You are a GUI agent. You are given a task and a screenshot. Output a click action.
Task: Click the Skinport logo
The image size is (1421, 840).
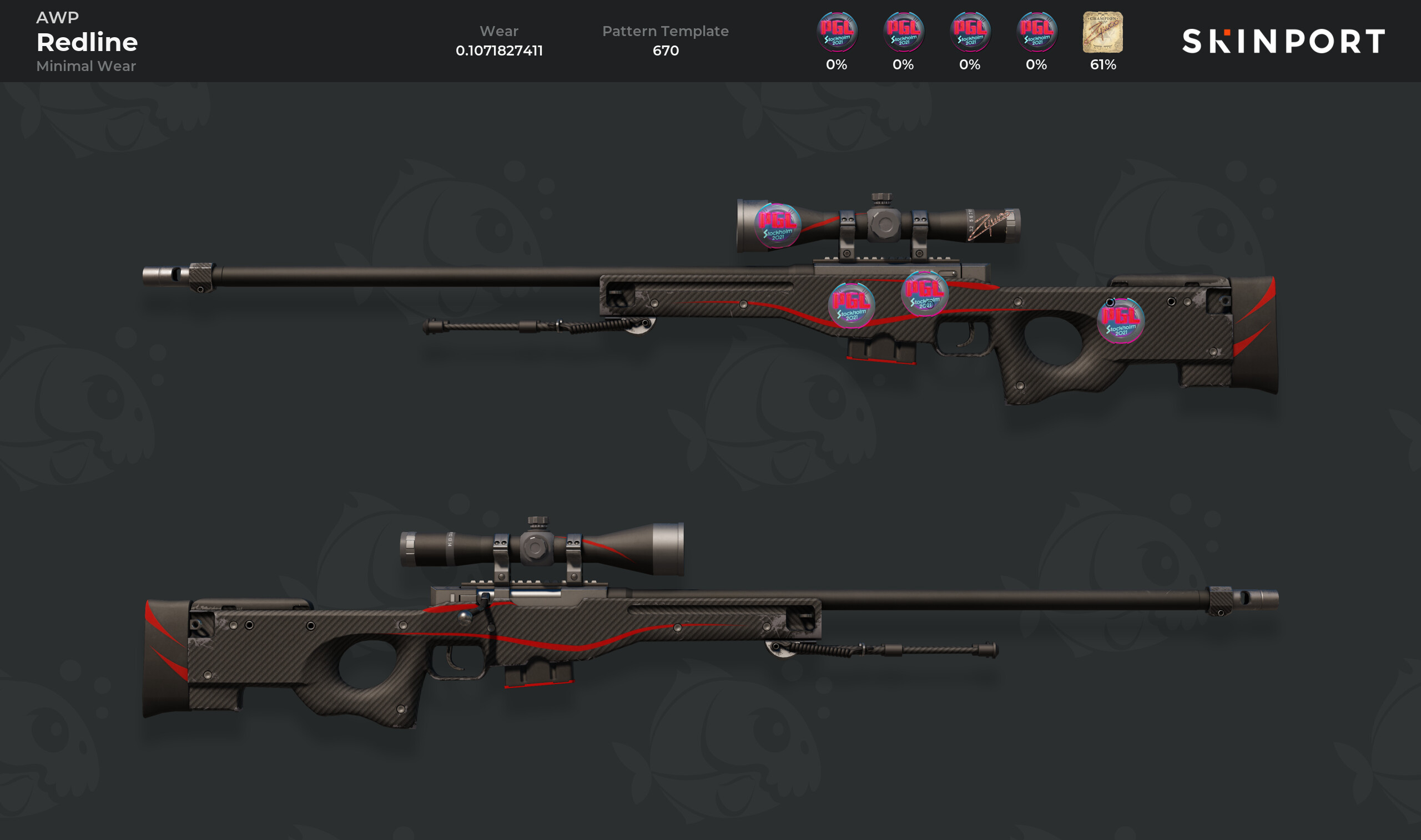[1283, 41]
